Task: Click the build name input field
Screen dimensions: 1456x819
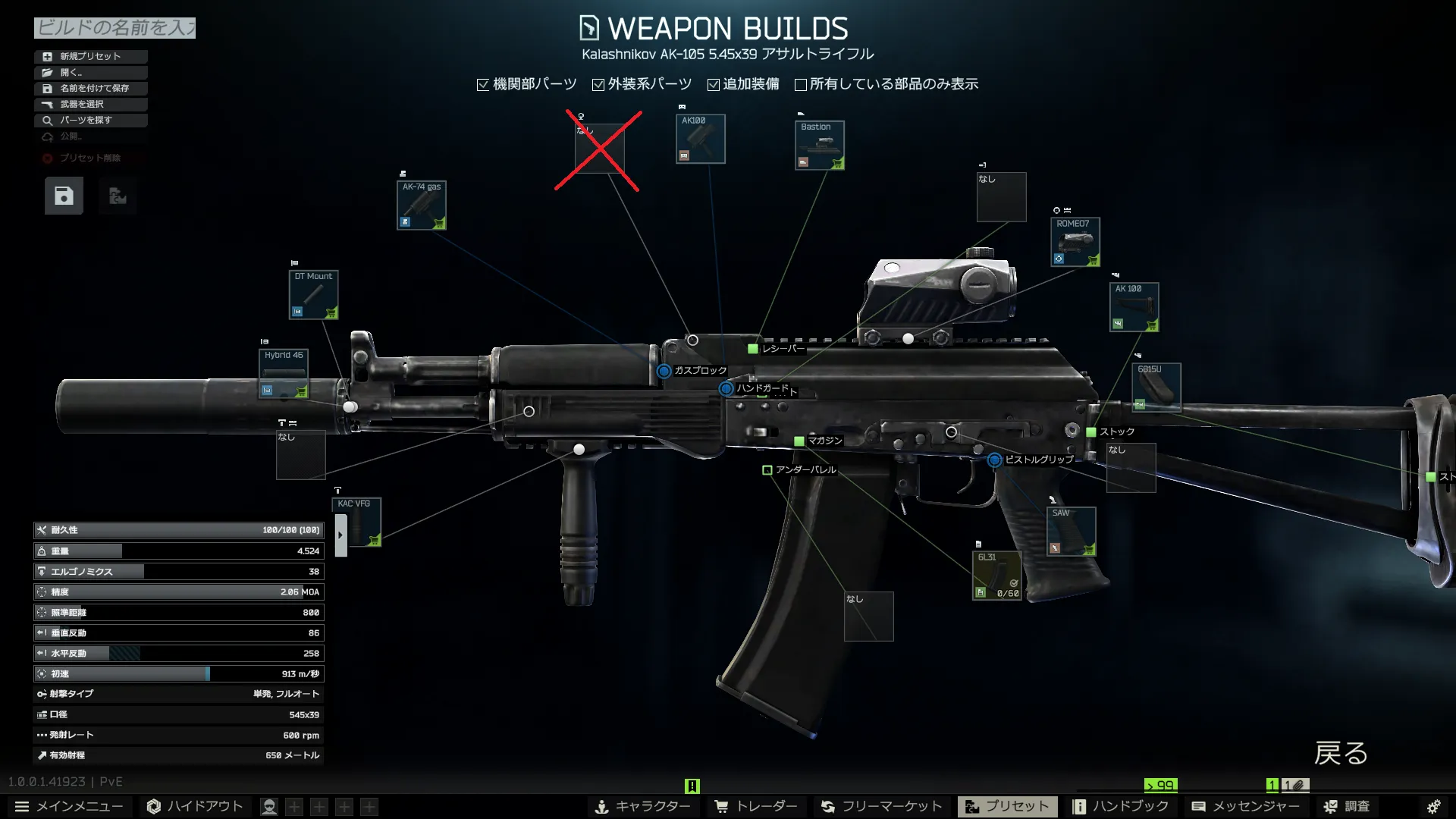Action: tap(115, 28)
